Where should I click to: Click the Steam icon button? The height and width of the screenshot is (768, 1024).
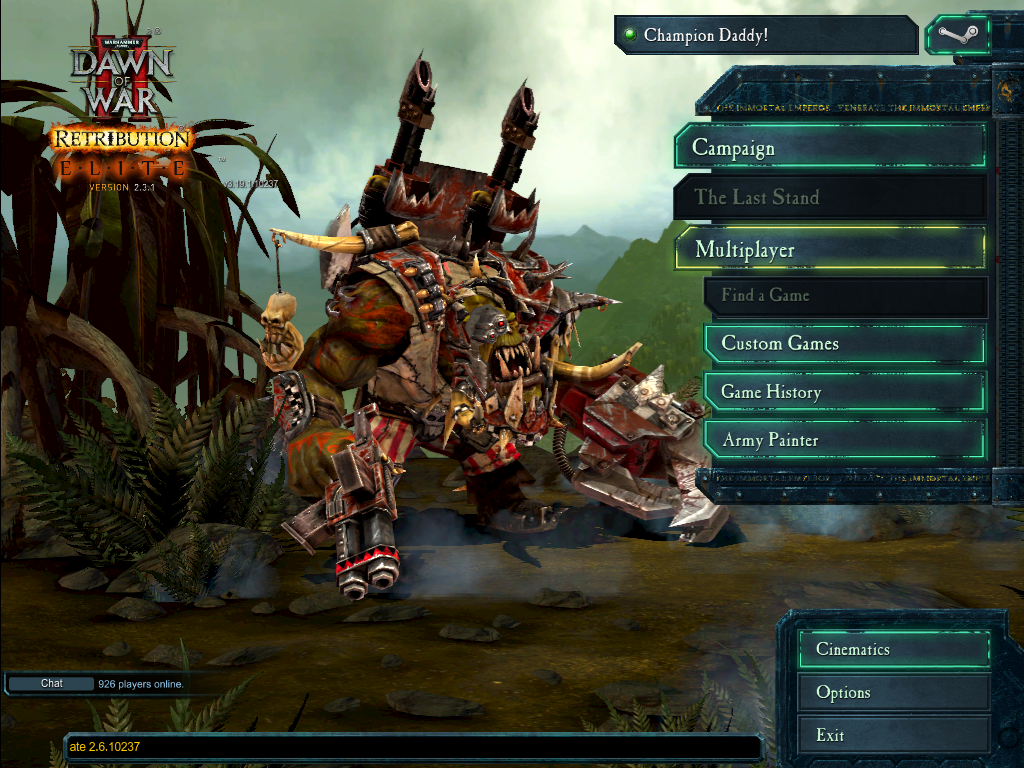pos(957,35)
